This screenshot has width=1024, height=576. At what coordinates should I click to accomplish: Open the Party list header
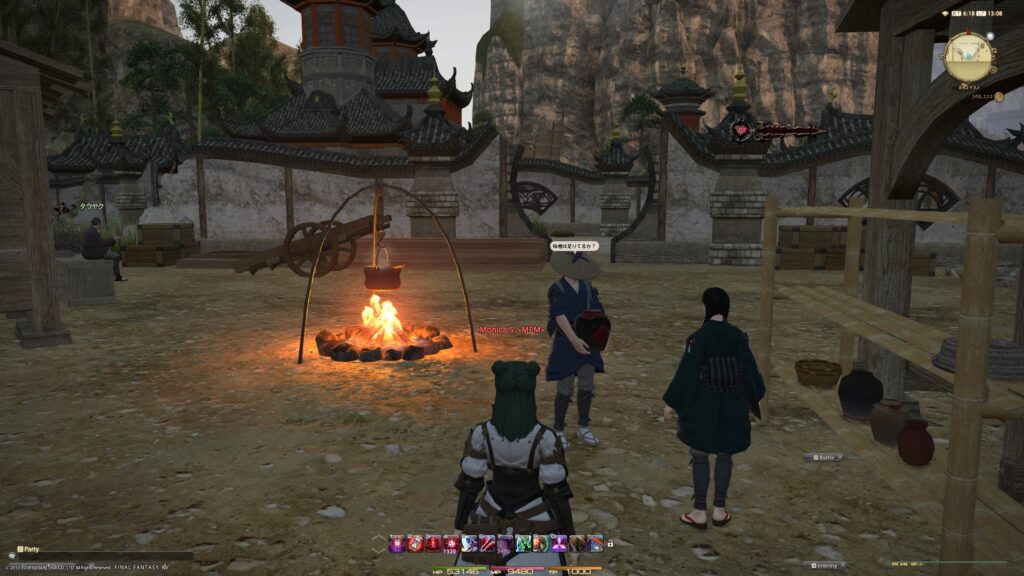(x=28, y=549)
